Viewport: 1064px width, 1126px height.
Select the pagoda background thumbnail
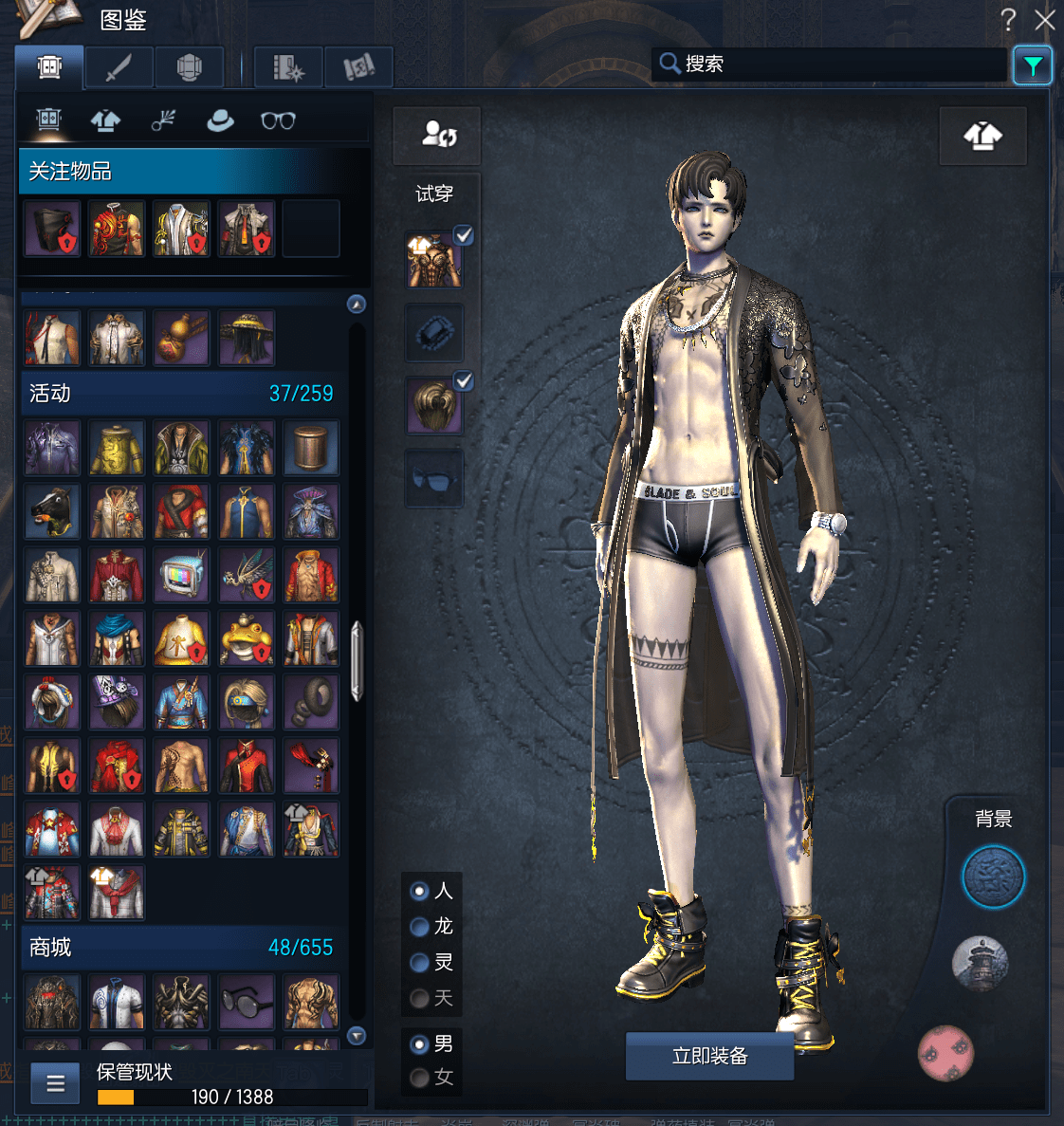click(x=980, y=964)
